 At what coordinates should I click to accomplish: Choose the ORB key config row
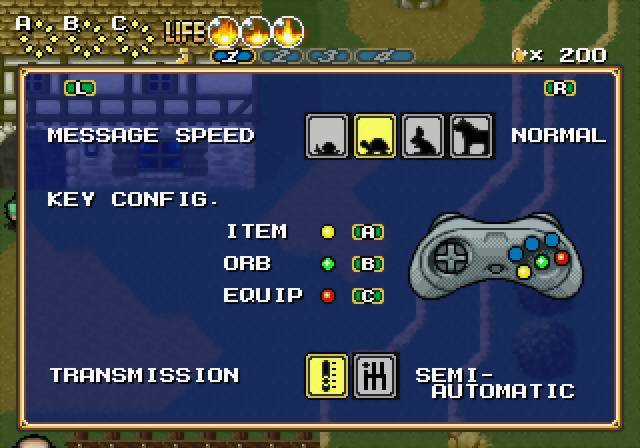304,264
